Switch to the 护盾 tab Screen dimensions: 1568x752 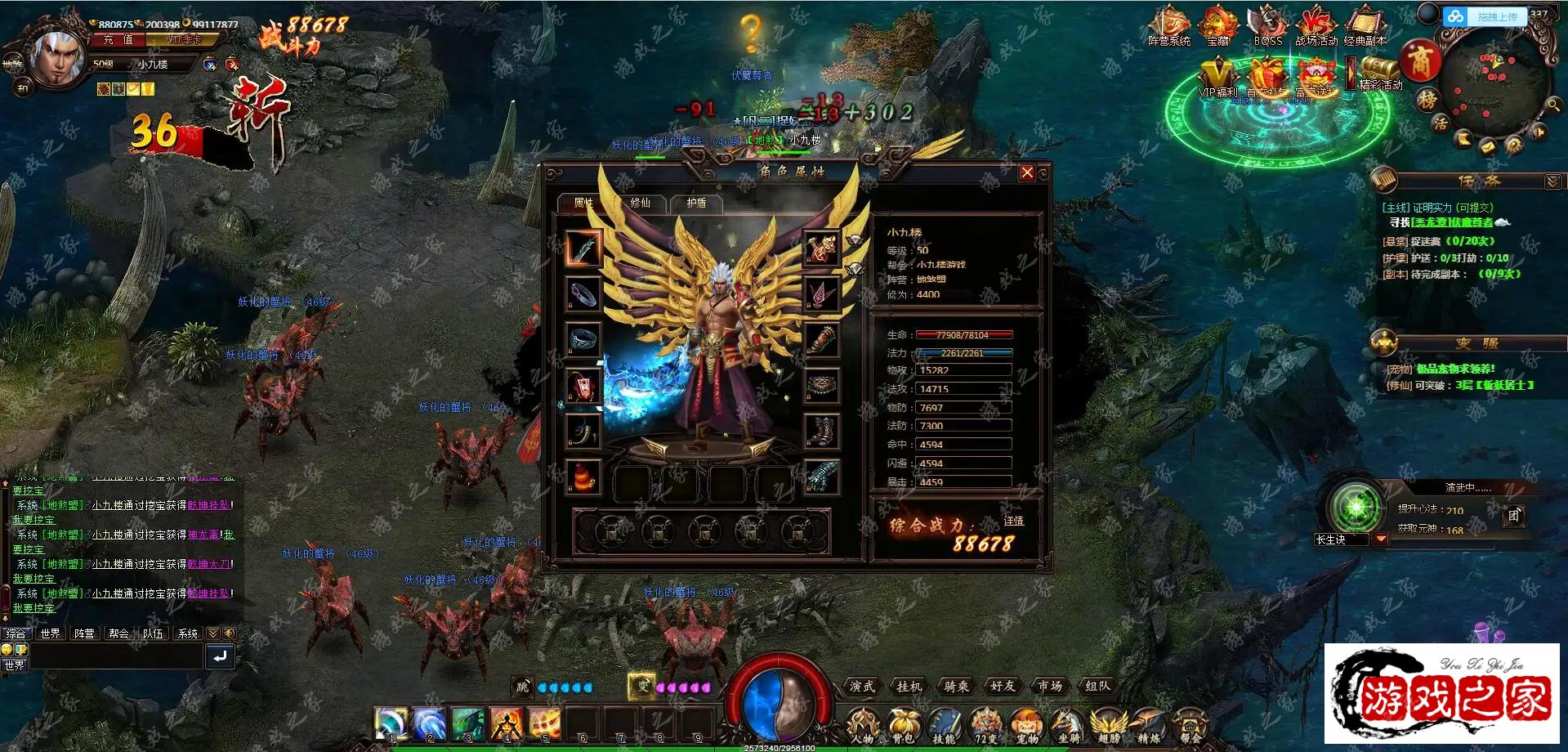pos(696,203)
